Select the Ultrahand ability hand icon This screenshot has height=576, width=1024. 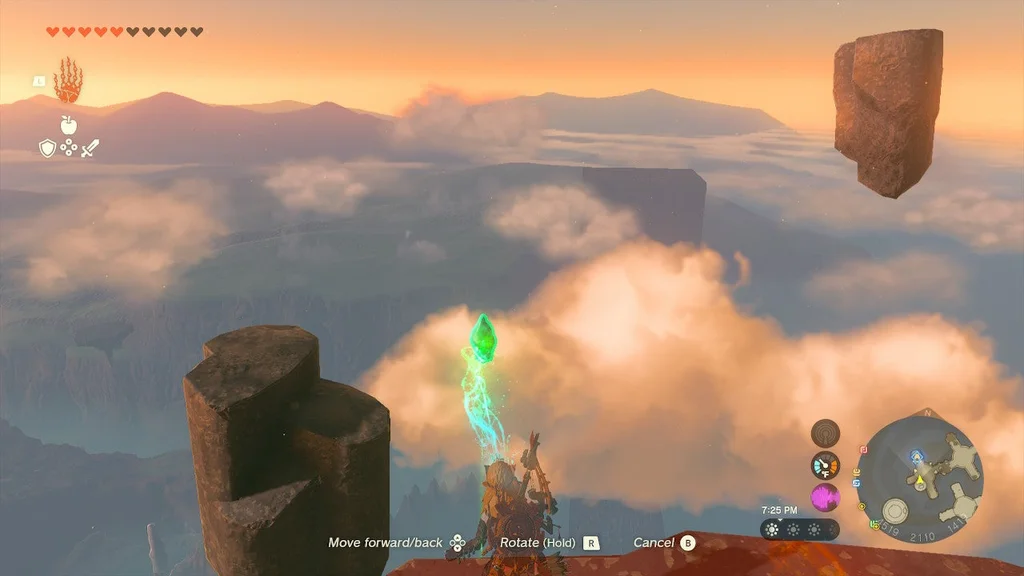[x=68, y=81]
